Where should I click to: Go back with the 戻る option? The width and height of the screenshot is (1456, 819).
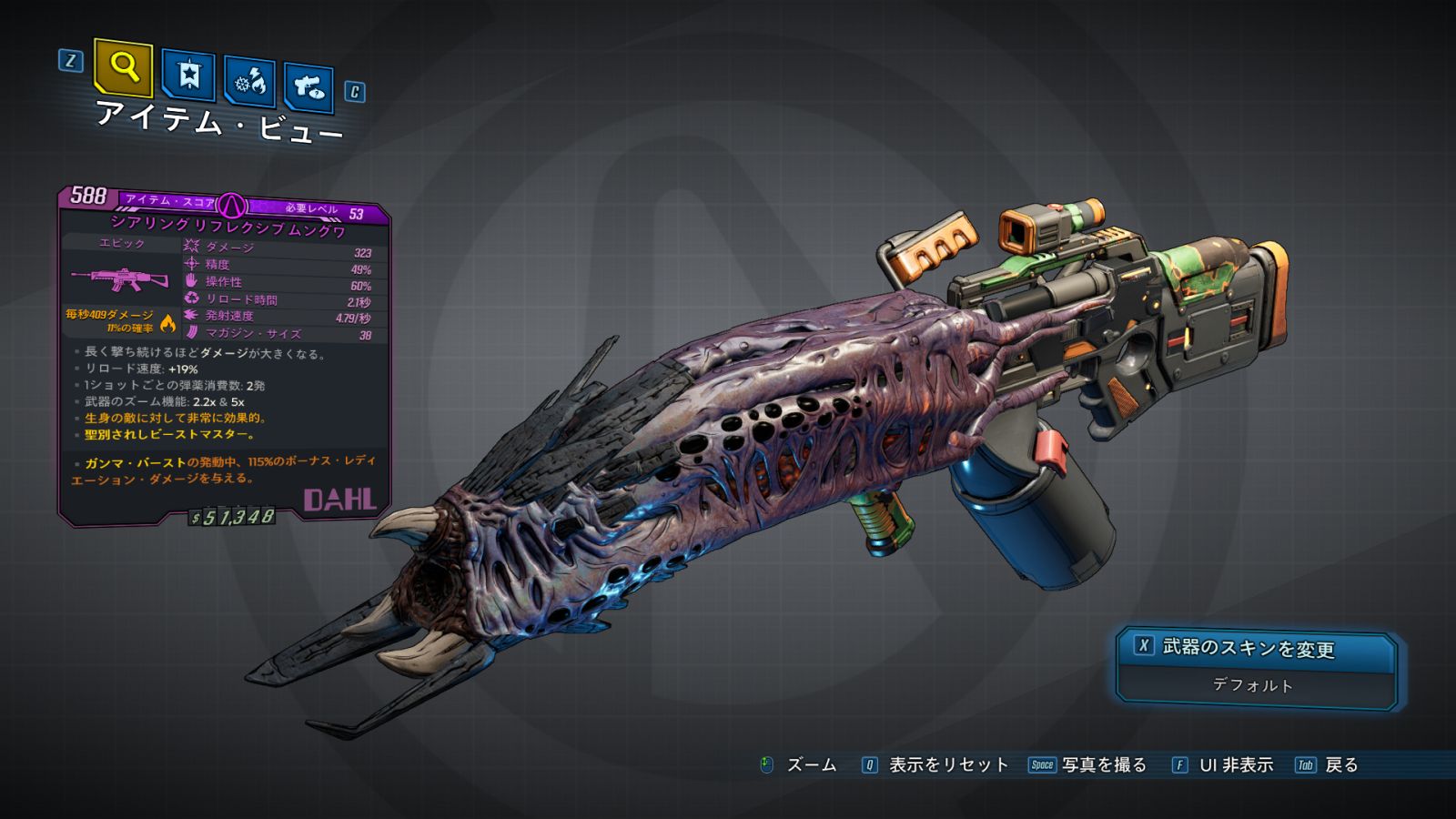(1340, 765)
